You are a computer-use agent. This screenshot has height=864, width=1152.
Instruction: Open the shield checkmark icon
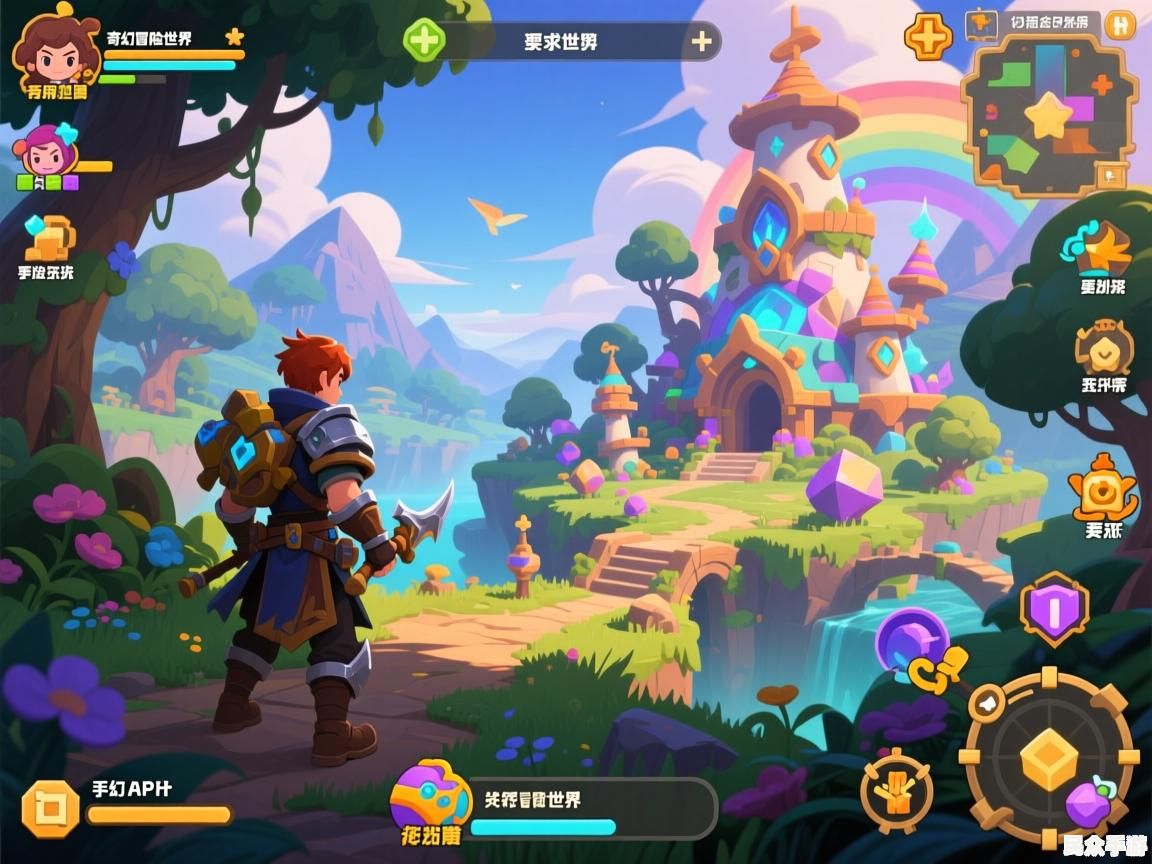1104,348
